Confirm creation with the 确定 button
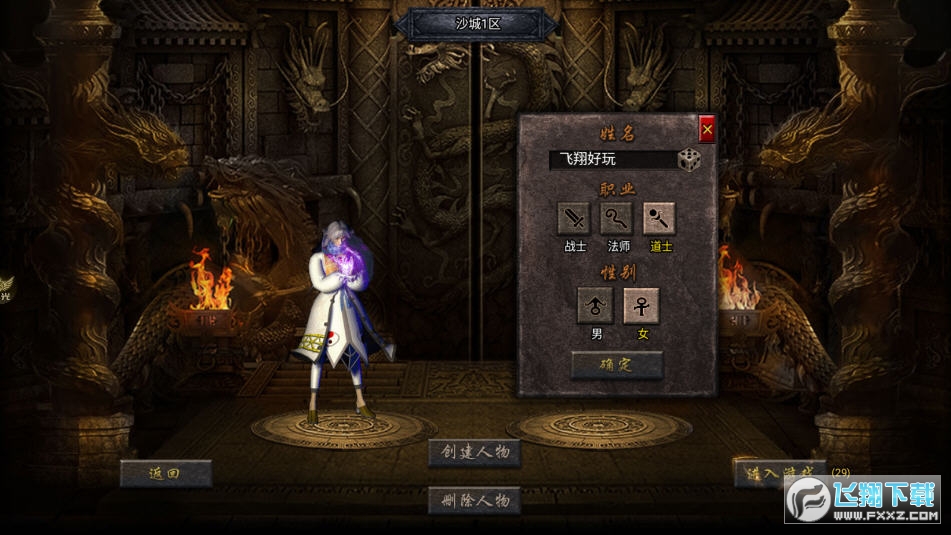 coord(616,365)
